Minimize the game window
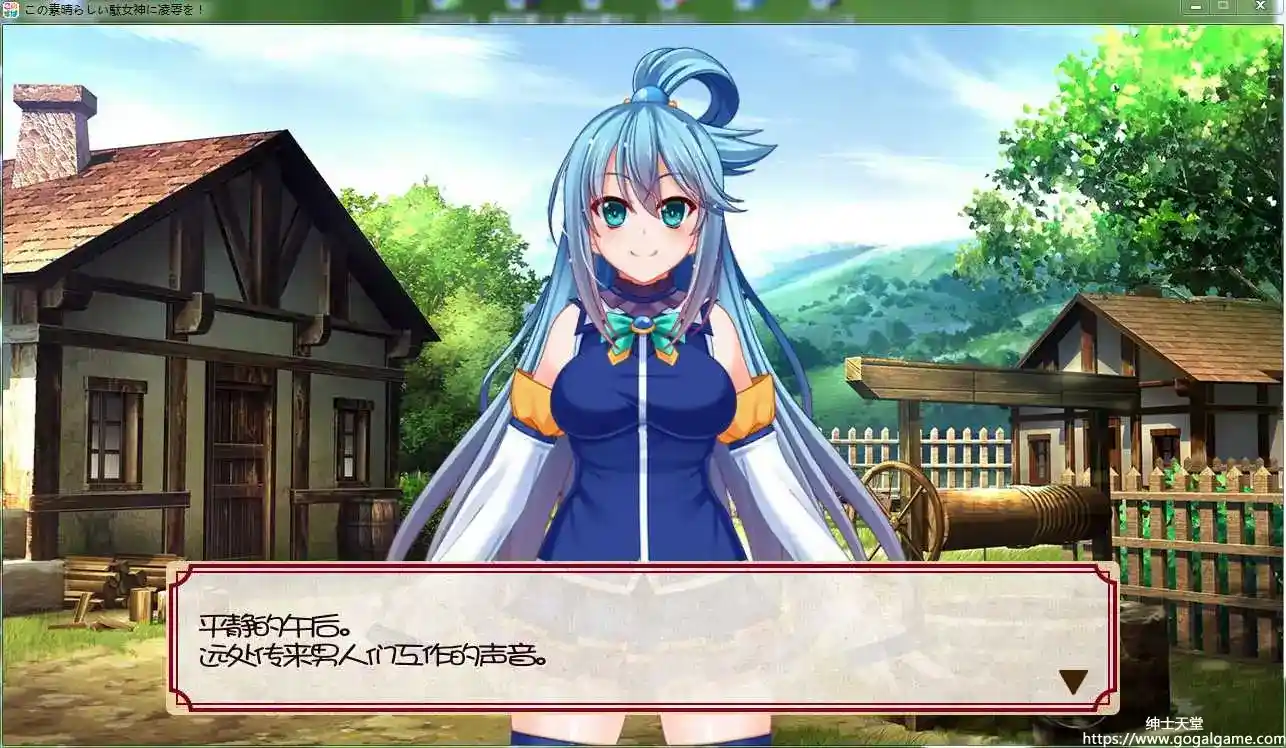 point(1196,6)
